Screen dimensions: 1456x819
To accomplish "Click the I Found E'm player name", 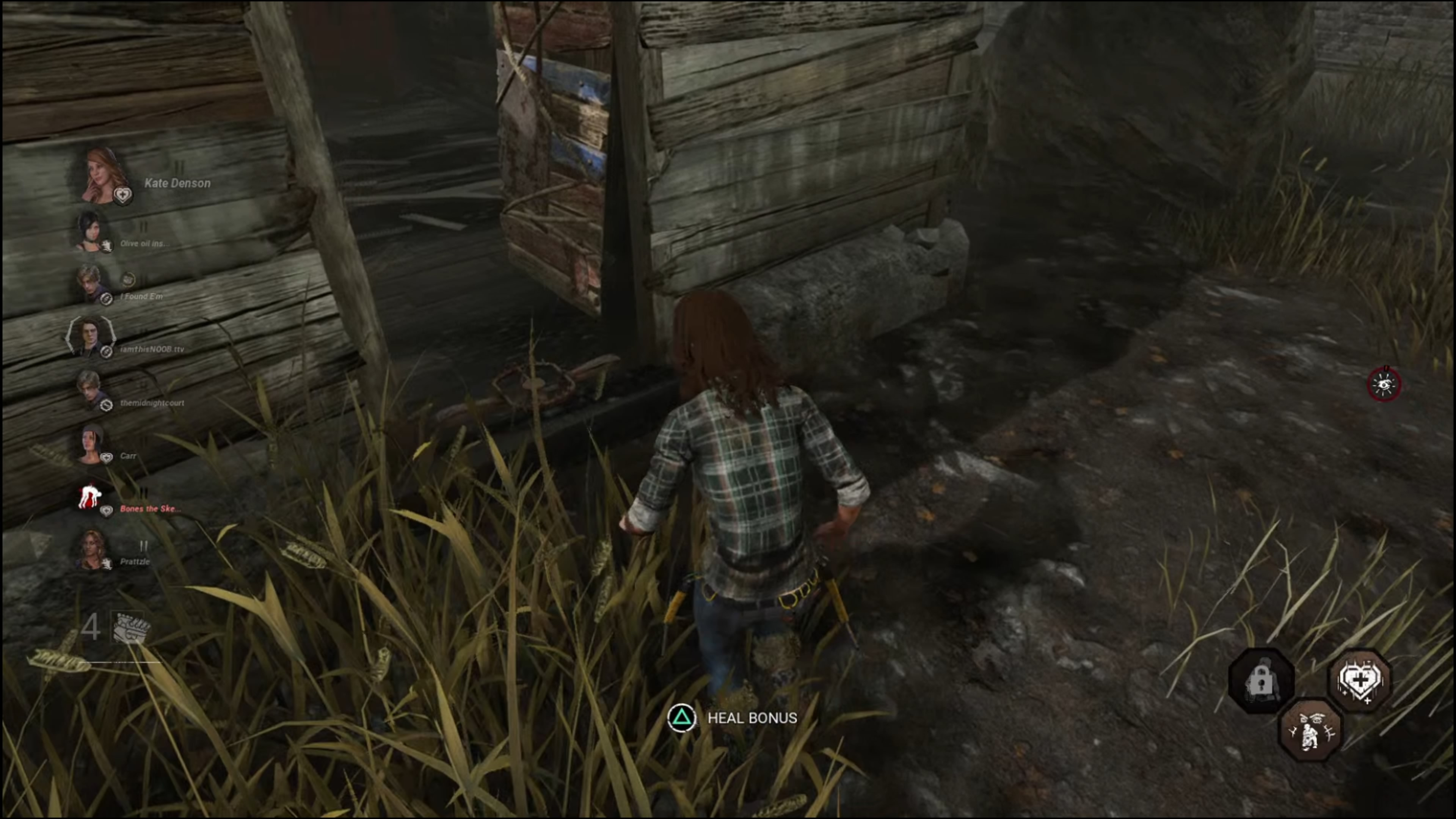I will [x=141, y=296].
